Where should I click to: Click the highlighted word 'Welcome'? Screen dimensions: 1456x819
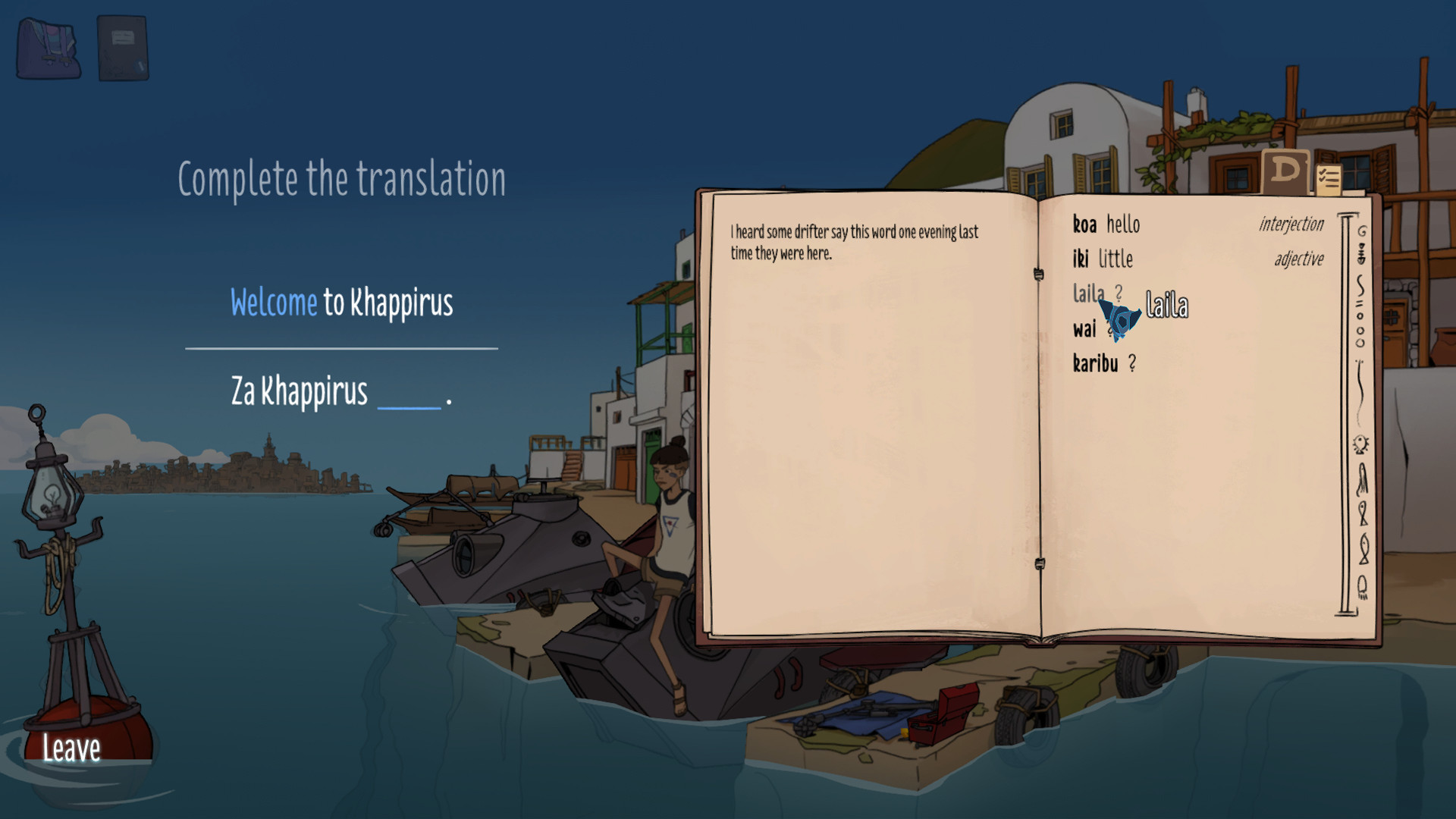275,302
